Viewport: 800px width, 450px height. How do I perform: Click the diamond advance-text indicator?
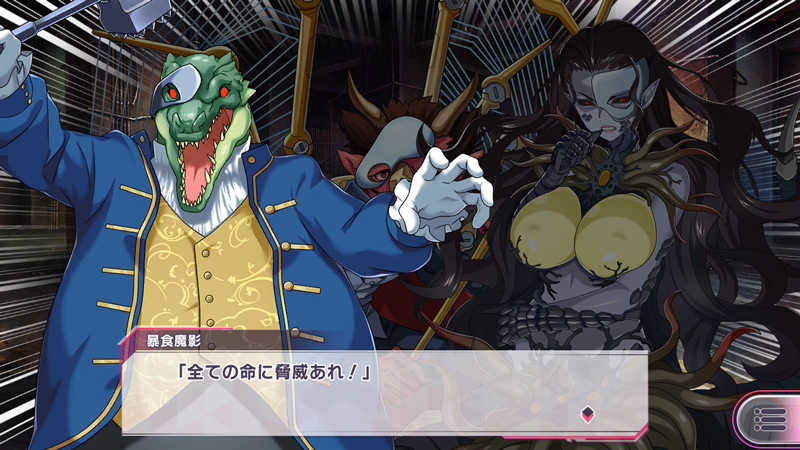tap(587, 414)
